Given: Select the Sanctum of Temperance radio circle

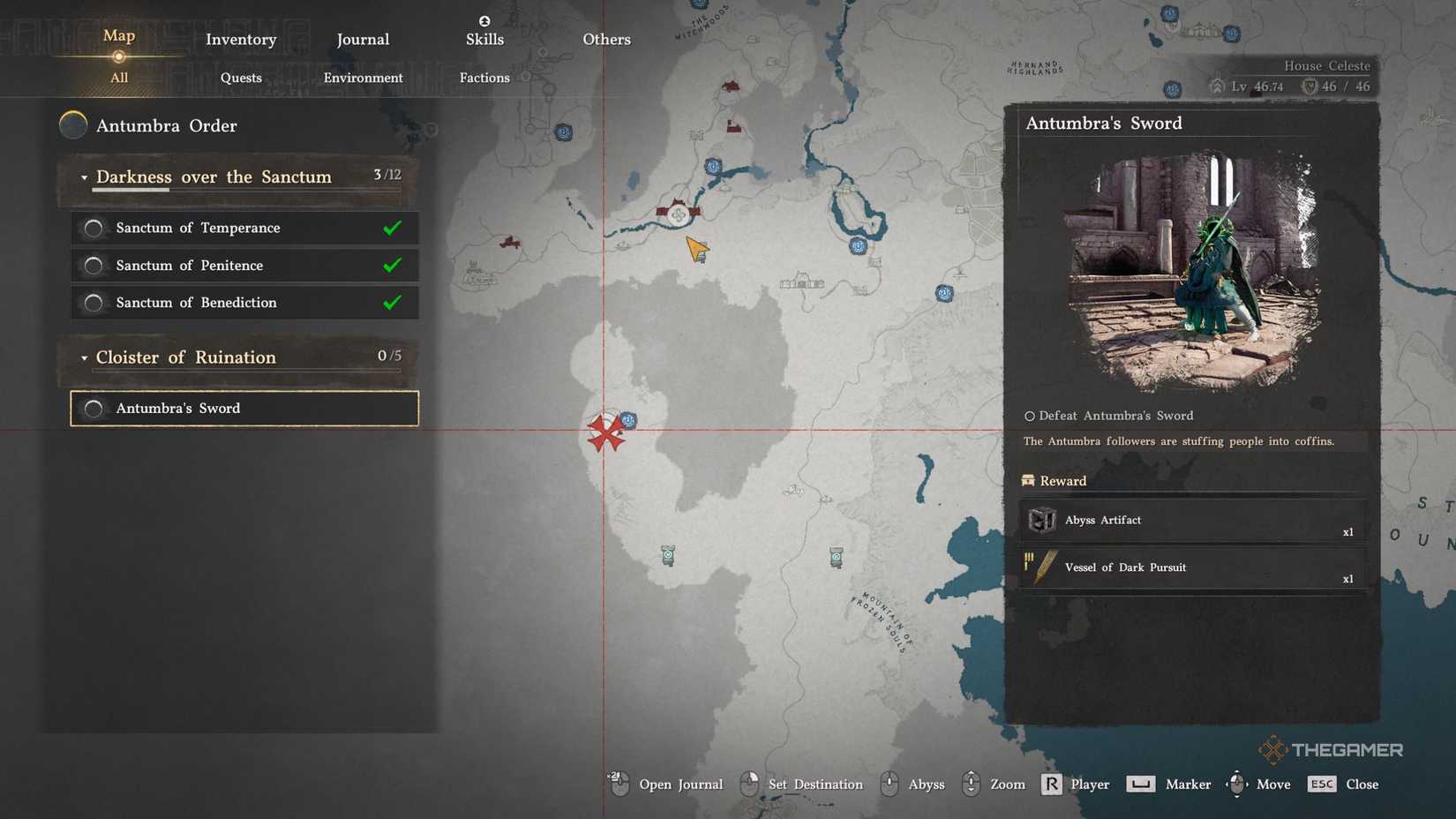Looking at the screenshot, I should (x=94, y=228).
